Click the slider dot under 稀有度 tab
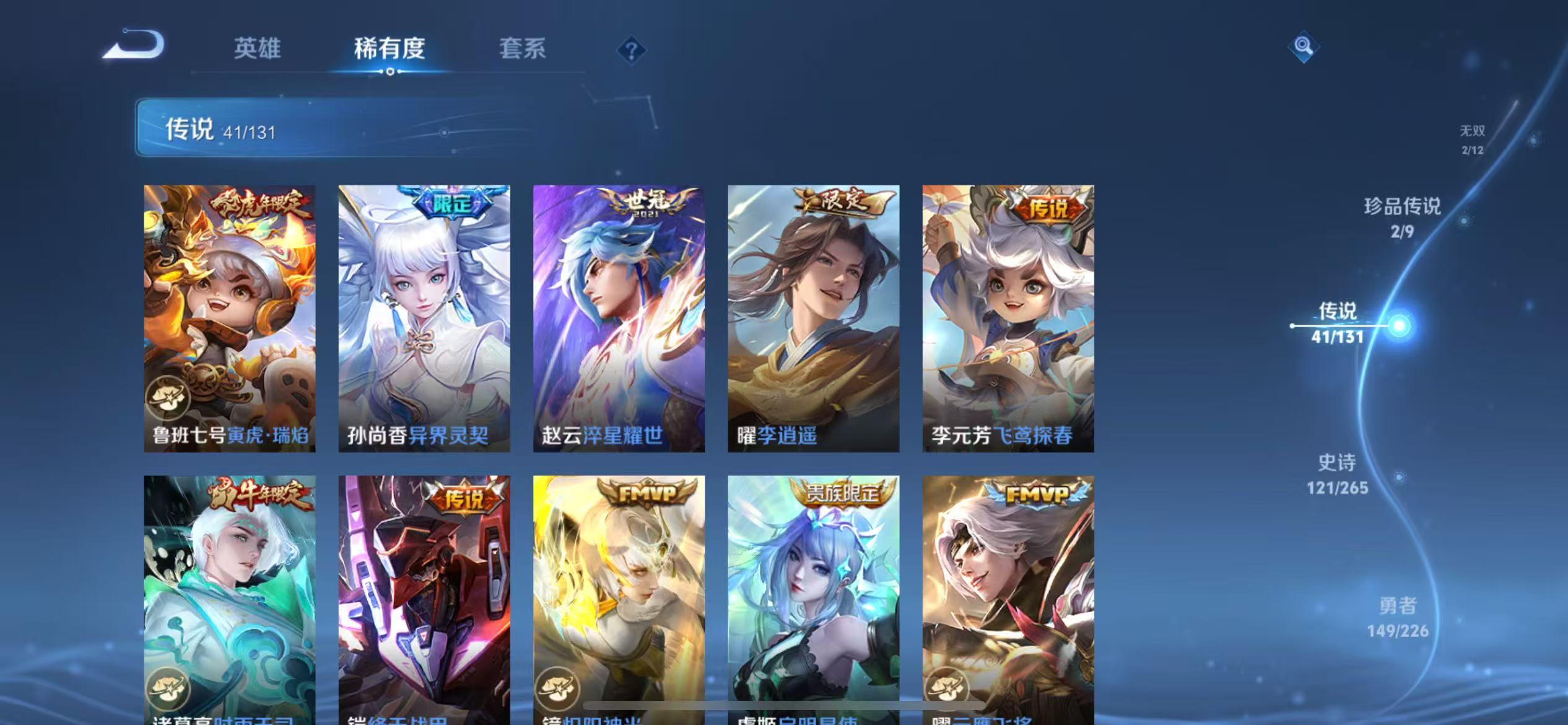The height and width of the screenshot is (725, 1568). pyautogui.click(x=389, y=72)
